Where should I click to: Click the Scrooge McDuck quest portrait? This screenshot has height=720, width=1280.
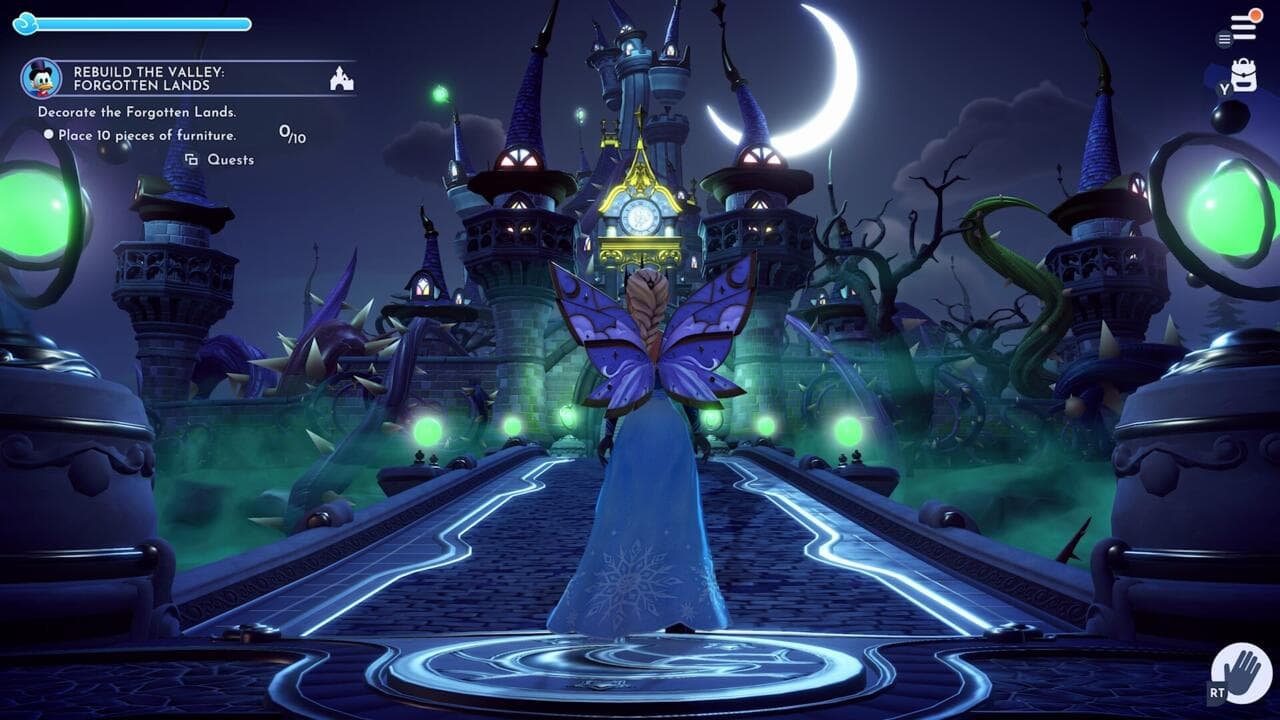coord(40,78)
